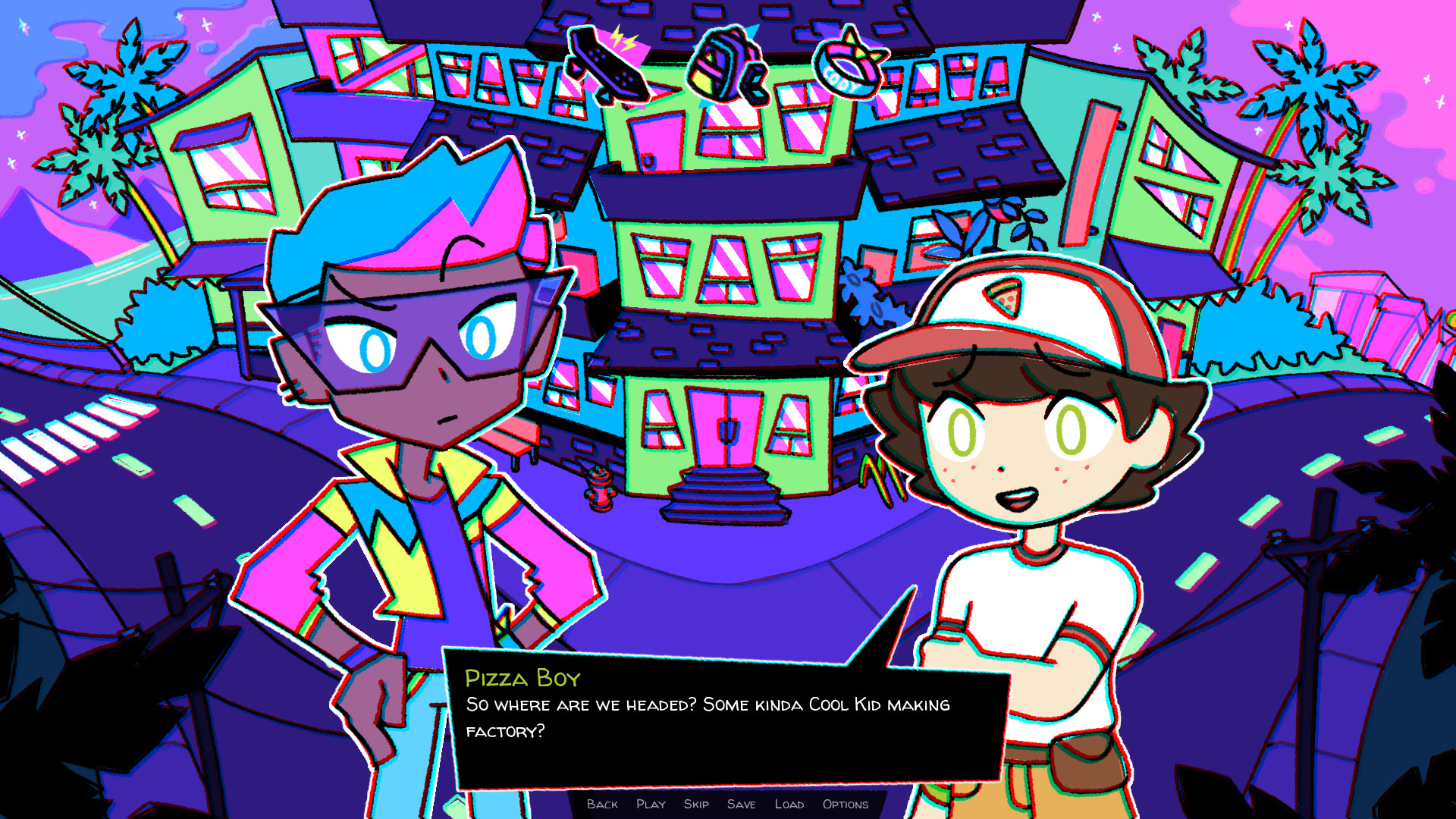Image resolution: width=1456 pixels, height=819 pixels.
Task: Open the Options menu
Action: click(x=845, y=805)
